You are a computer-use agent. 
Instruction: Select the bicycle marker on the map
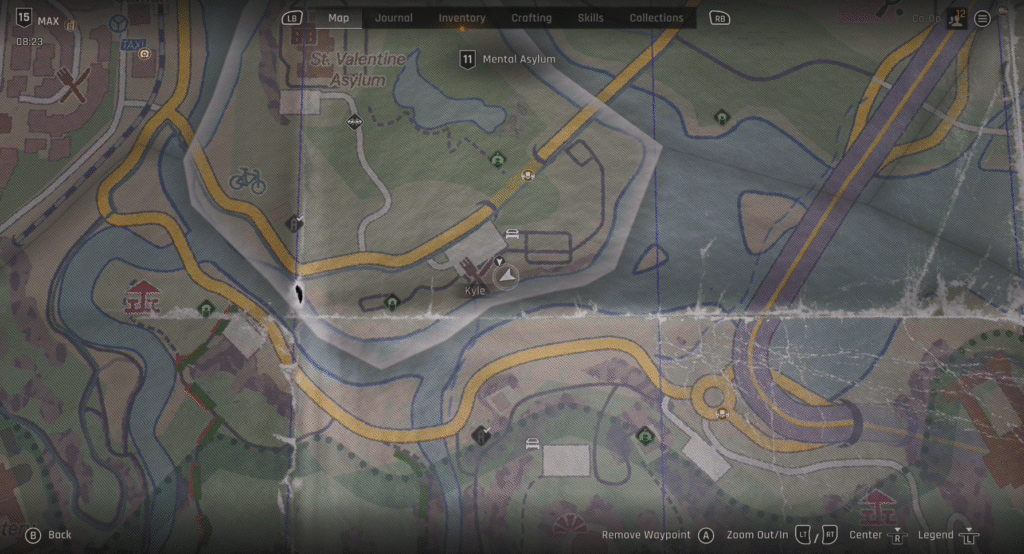(247, 180)
